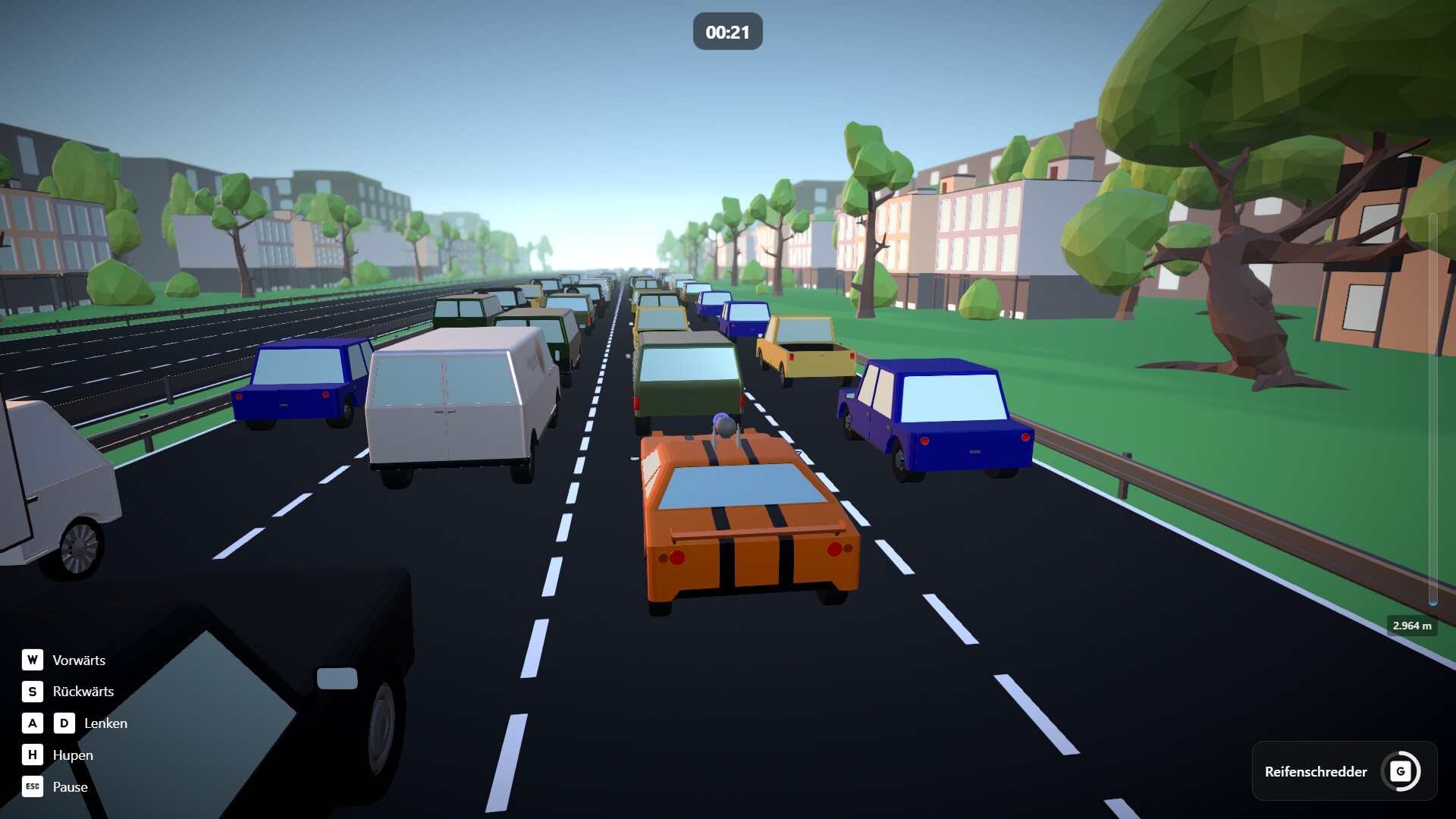Click the ESC Pause key icon
The image size is (1456, 819).
coord(32,787)
